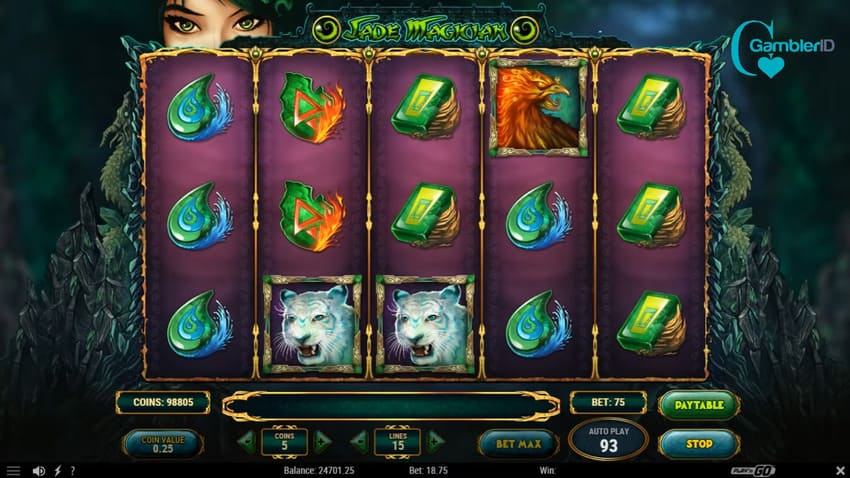
Task: Decrease the number of lines
Action: 359,441
